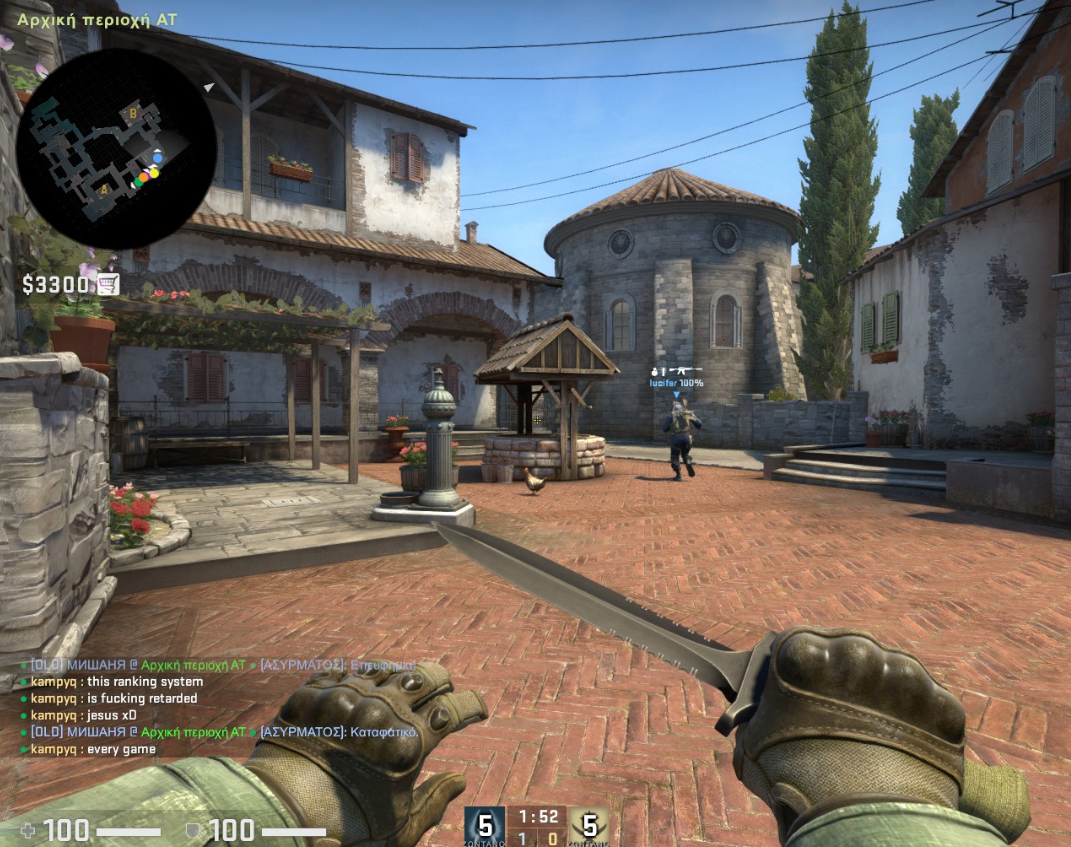The height and width of the screenshot is (847, 1071).
Task: Select the Counter-Terrorist team score badge
Action: pyautogui.click(x=485, y=826)
